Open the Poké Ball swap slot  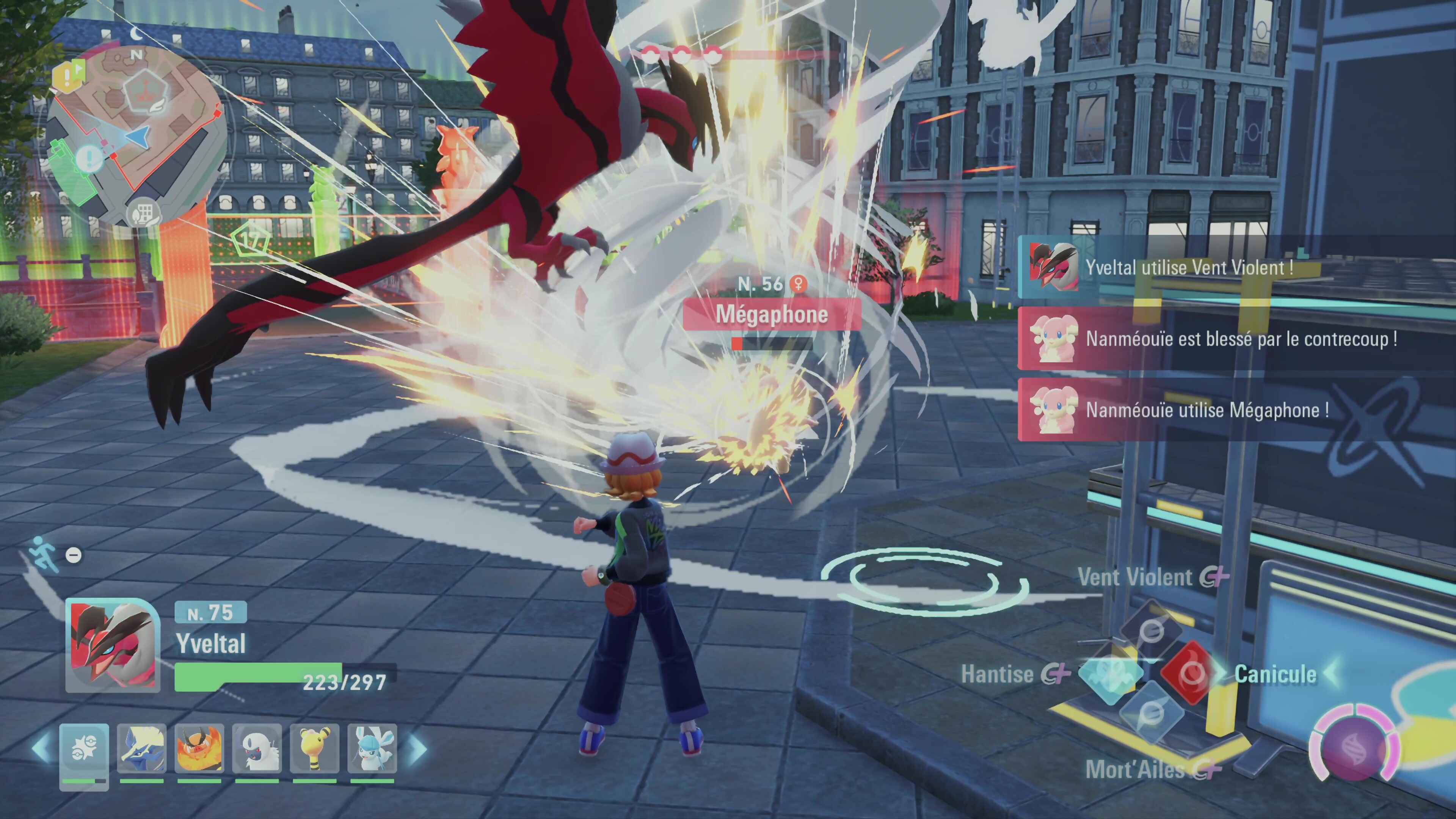84,750
